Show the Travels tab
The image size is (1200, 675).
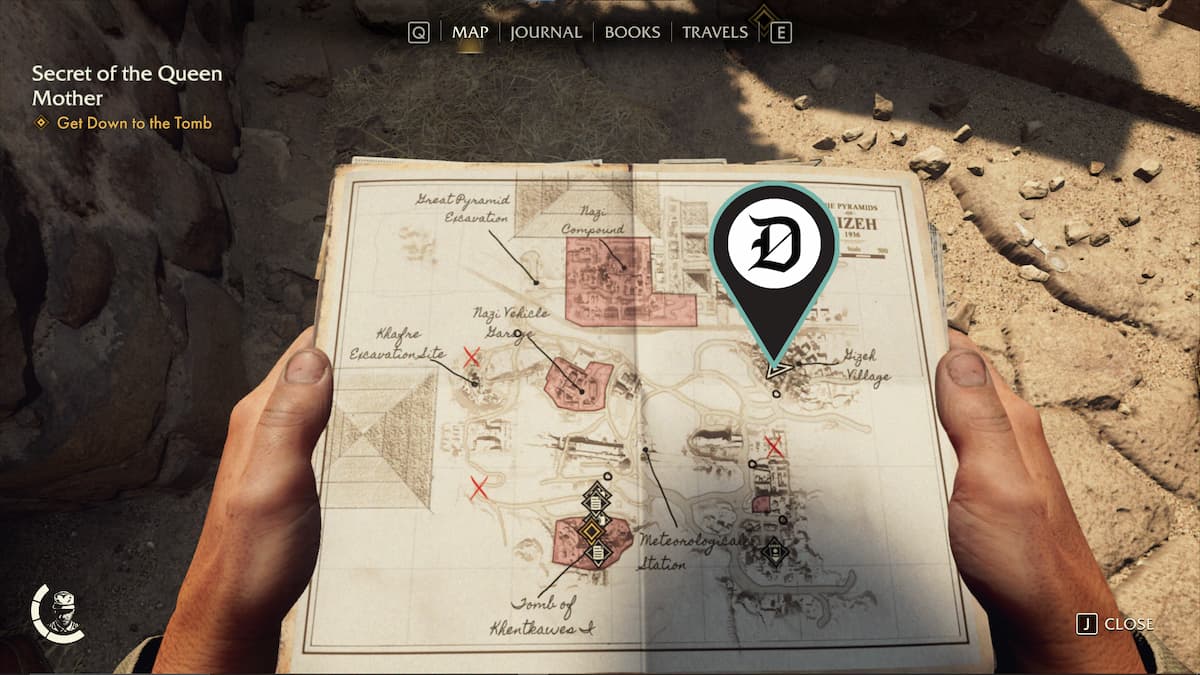(714, 32)
